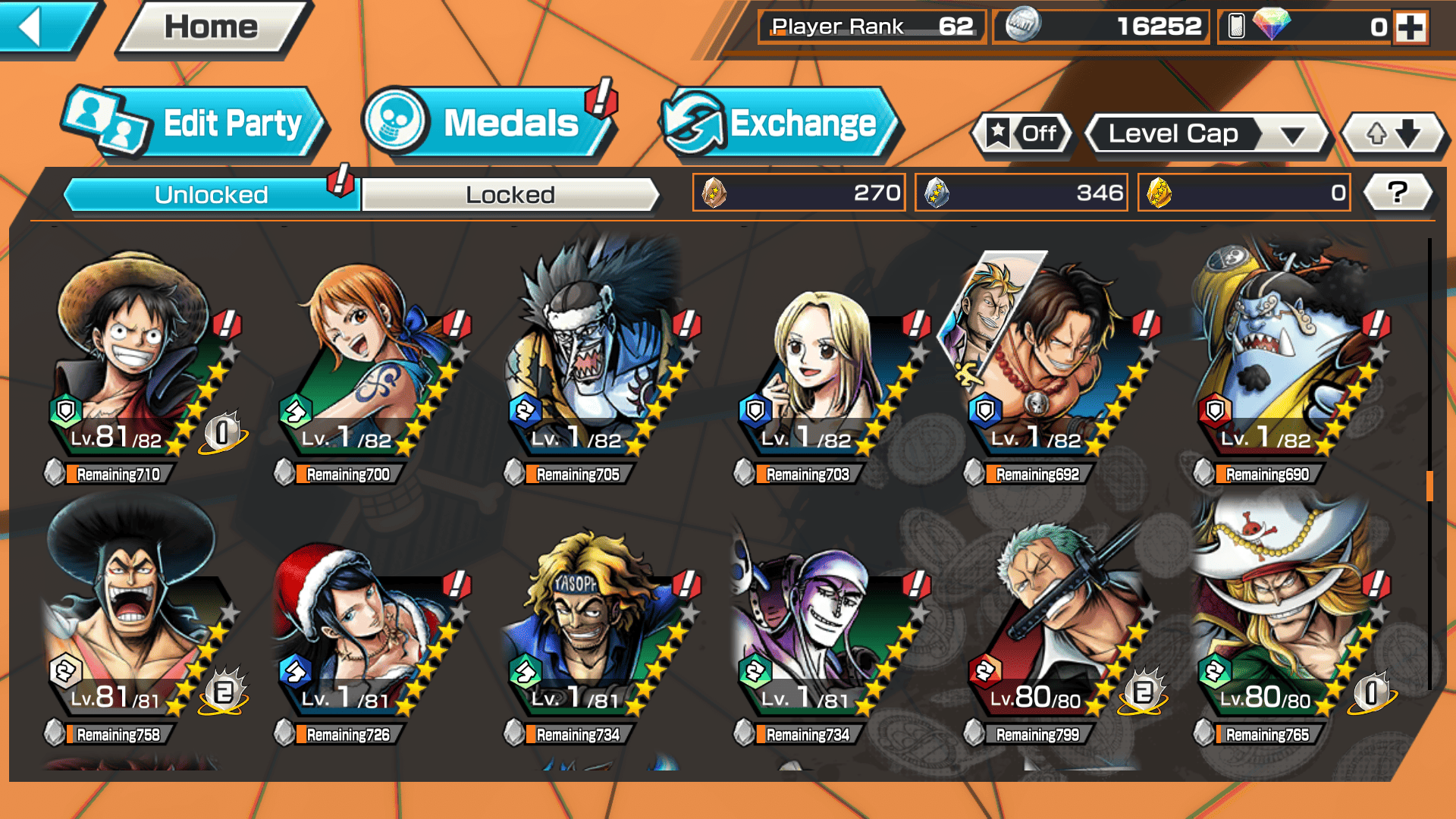The image size is (1456, 819).
Task: Open the Level Cap sort dropdown
Action: pyautogui.click(x=1207, y=134)
